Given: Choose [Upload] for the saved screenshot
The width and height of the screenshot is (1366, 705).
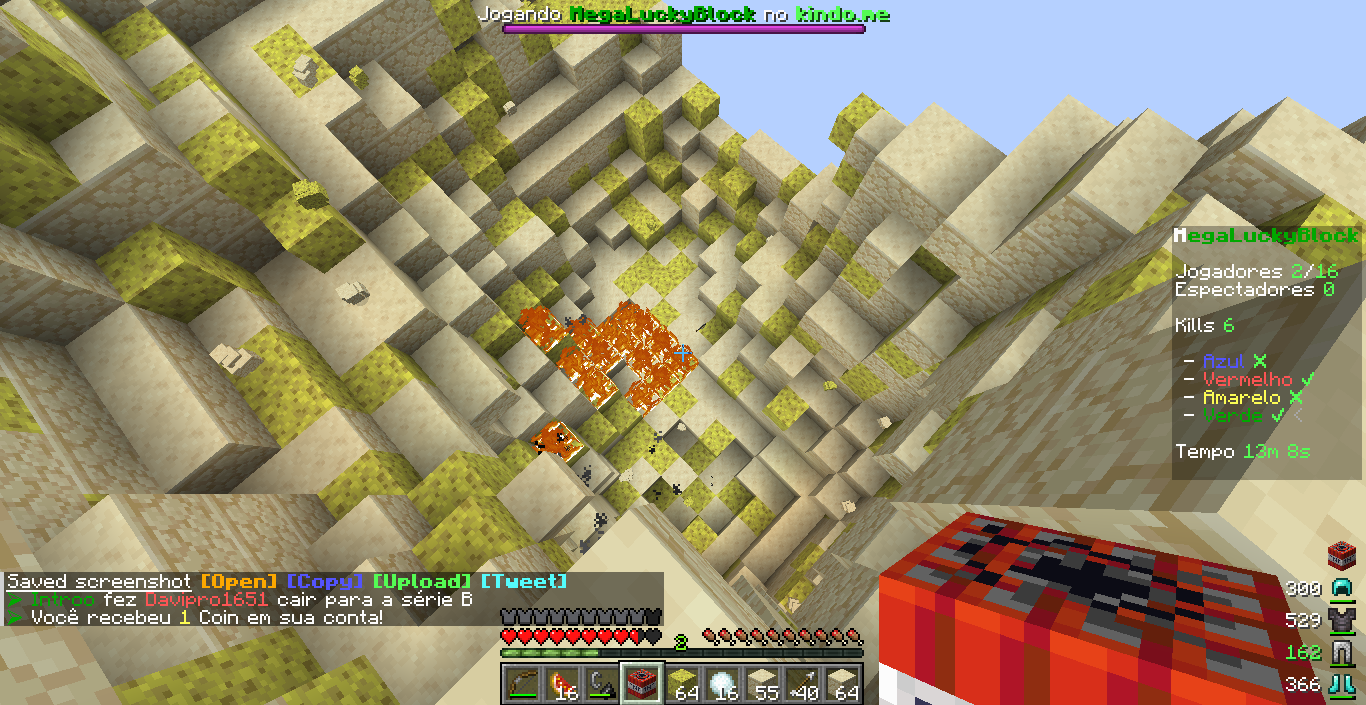Looking at the screenshot, I should [x=421, y=582].
